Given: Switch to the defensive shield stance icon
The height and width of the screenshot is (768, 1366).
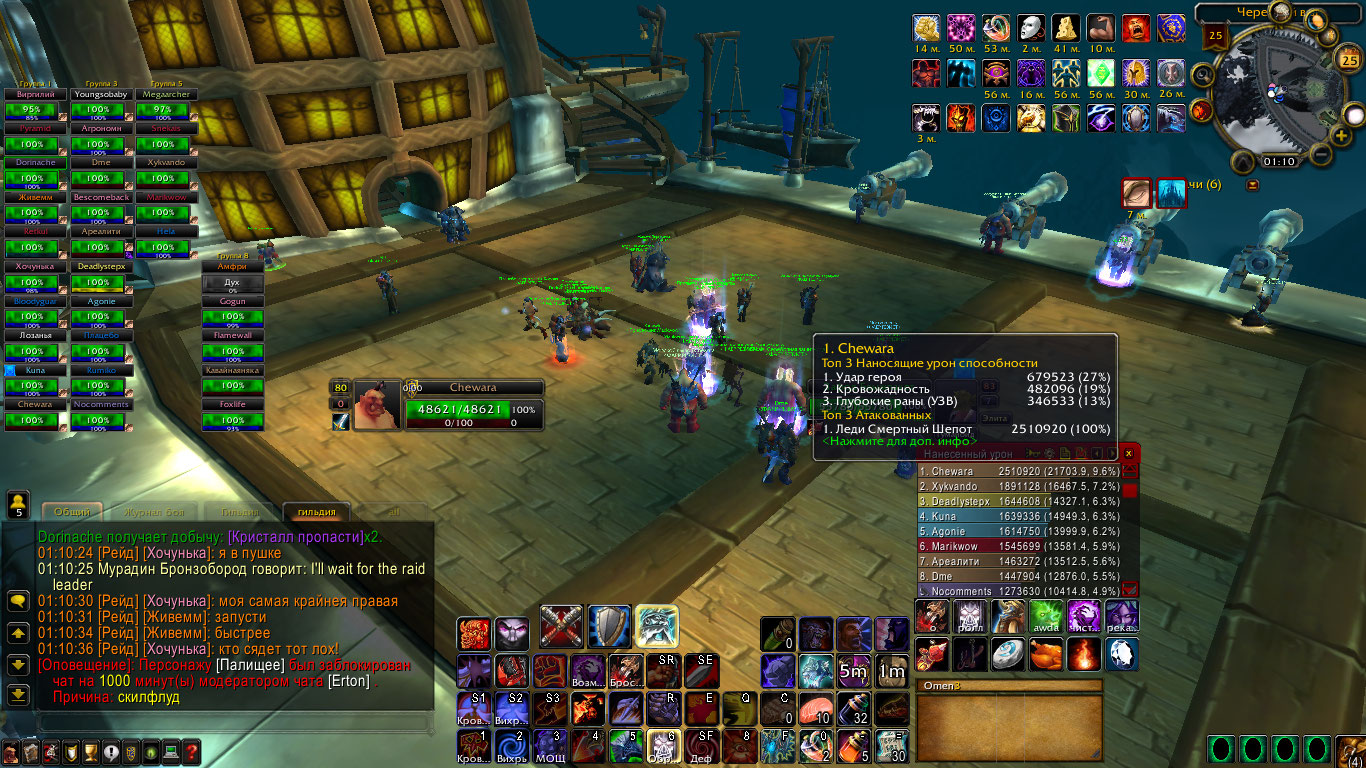Looking at the screenshot, I should (609, 626).
